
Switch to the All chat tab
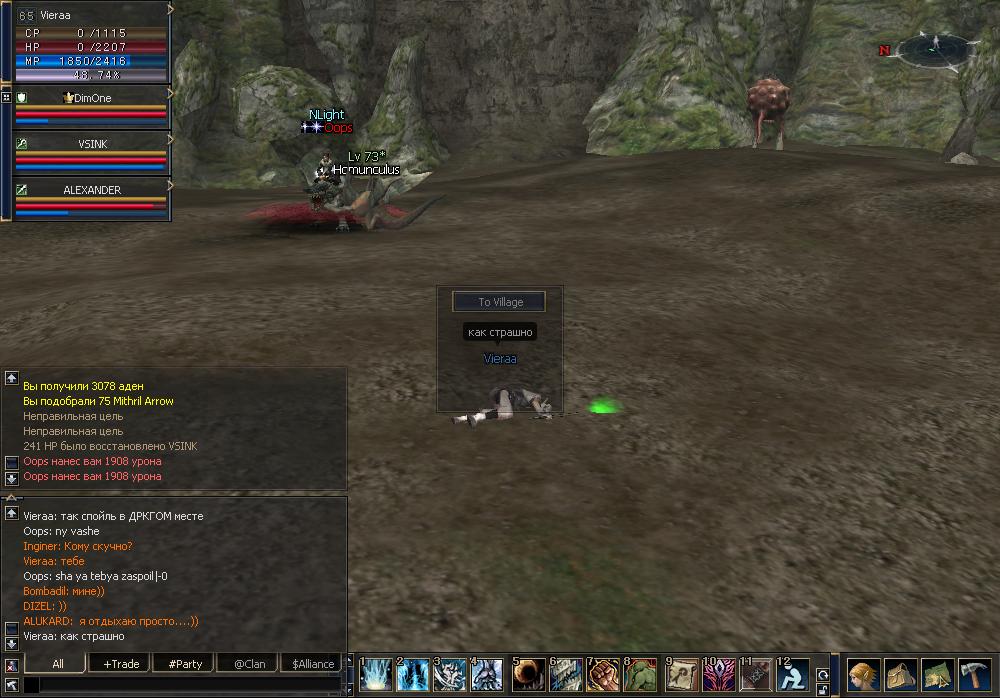point(58,663)
